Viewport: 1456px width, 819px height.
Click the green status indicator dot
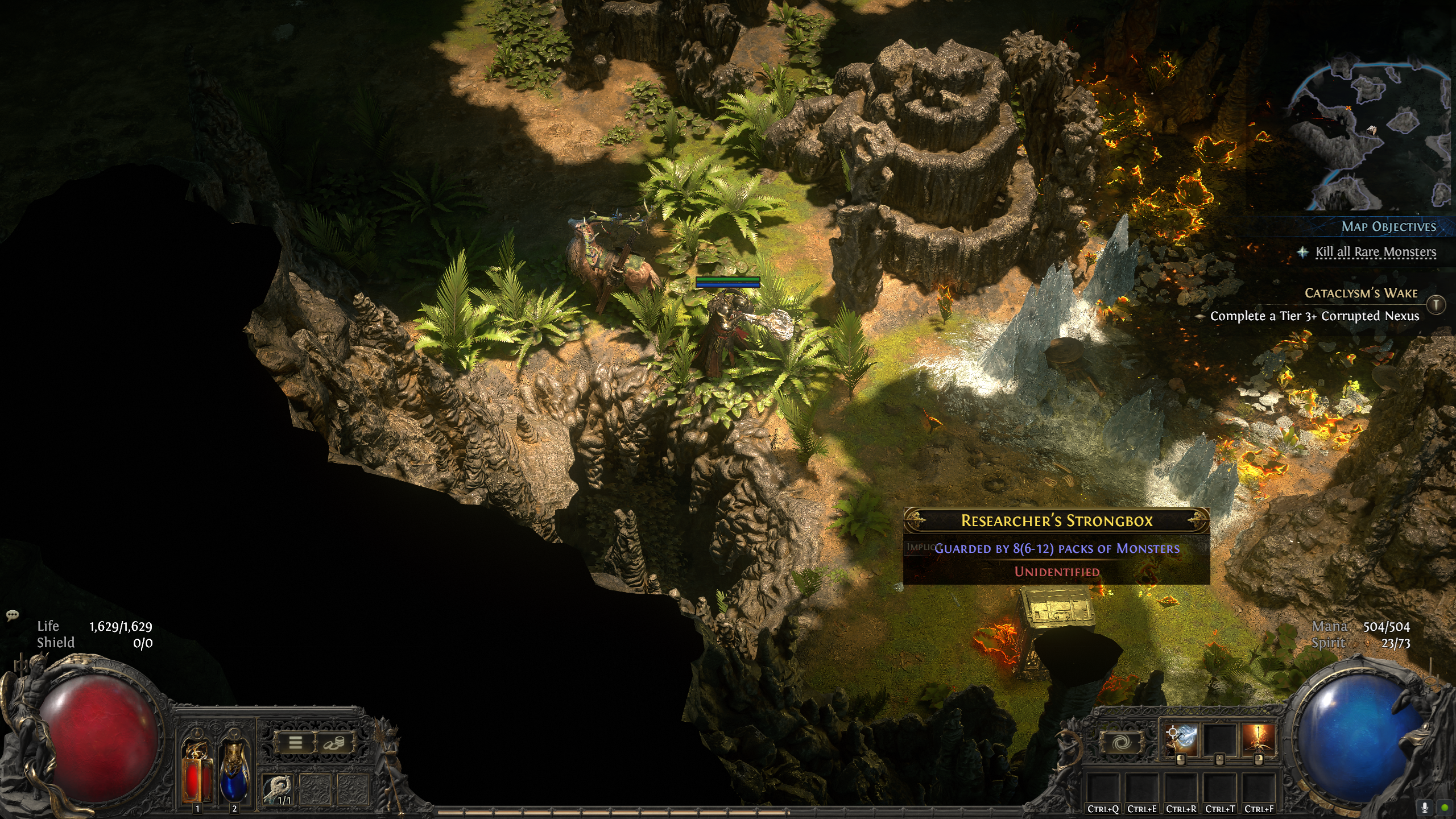point(1444,807)
